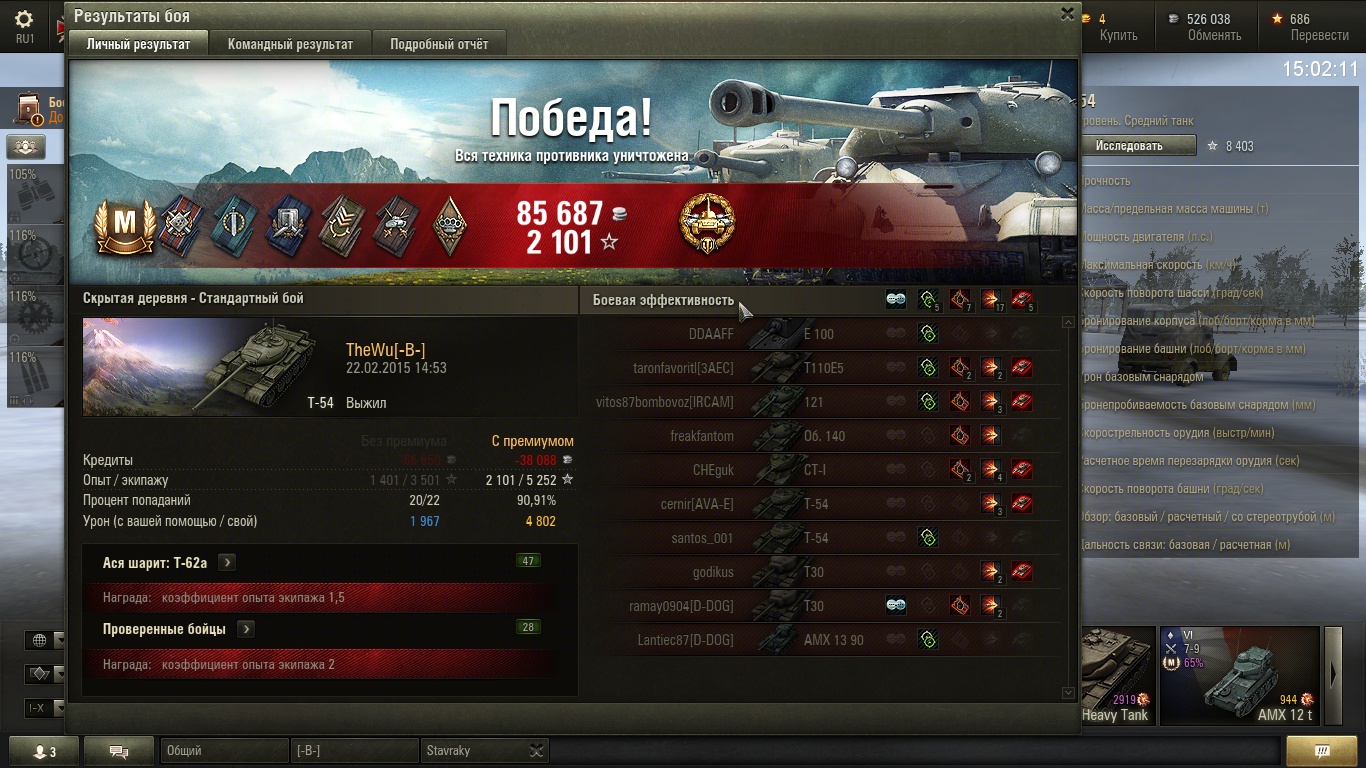Close the Stavraky chat tab
Image resolution: width=1366 pixels, height=768 pixels.
[x=537, y=751]
